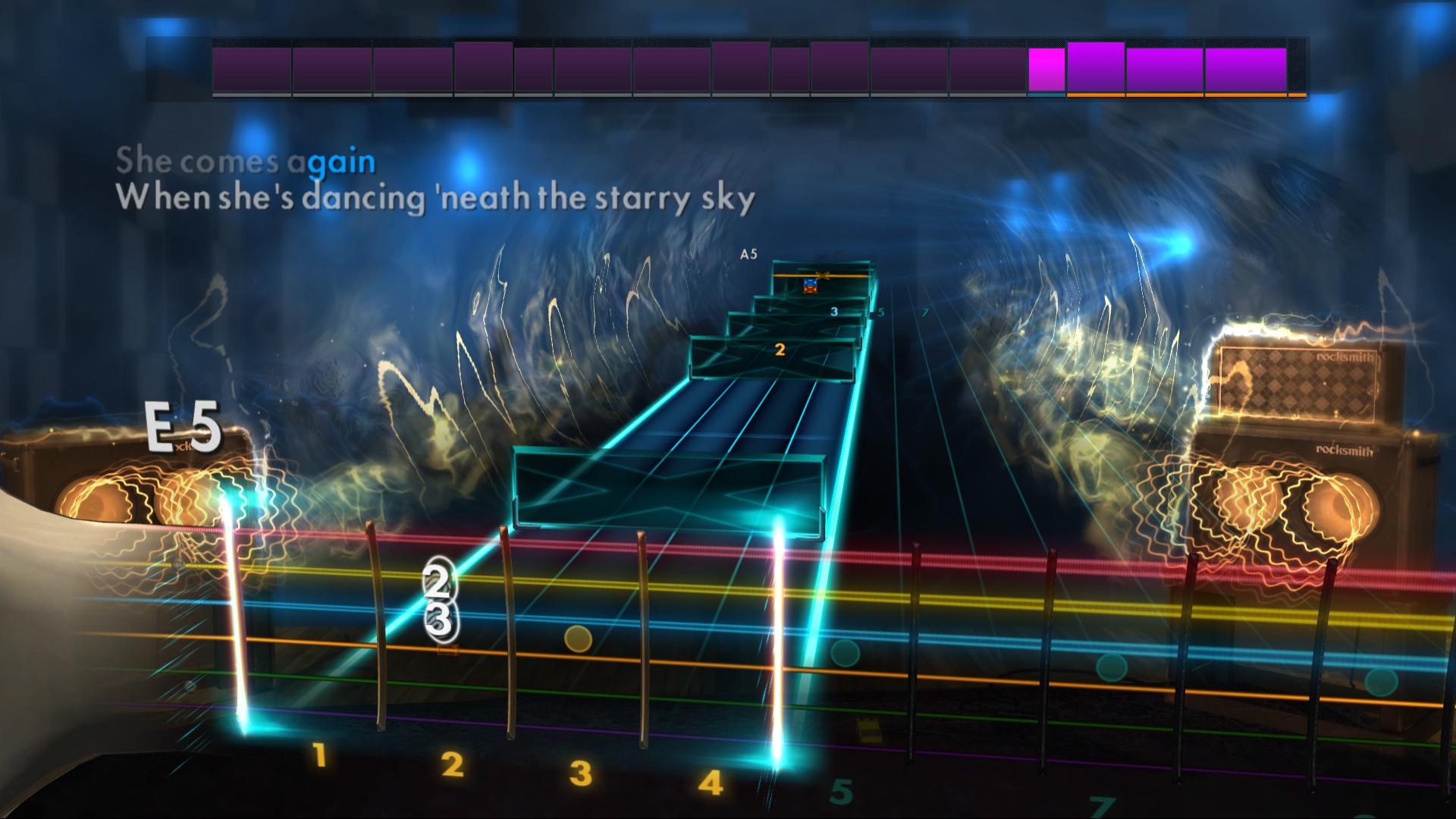Select the lyric line starting with 'When she's dancing'
Image resolution: width=1456 pixels, height=819 pixels.
tap(438, 198)
